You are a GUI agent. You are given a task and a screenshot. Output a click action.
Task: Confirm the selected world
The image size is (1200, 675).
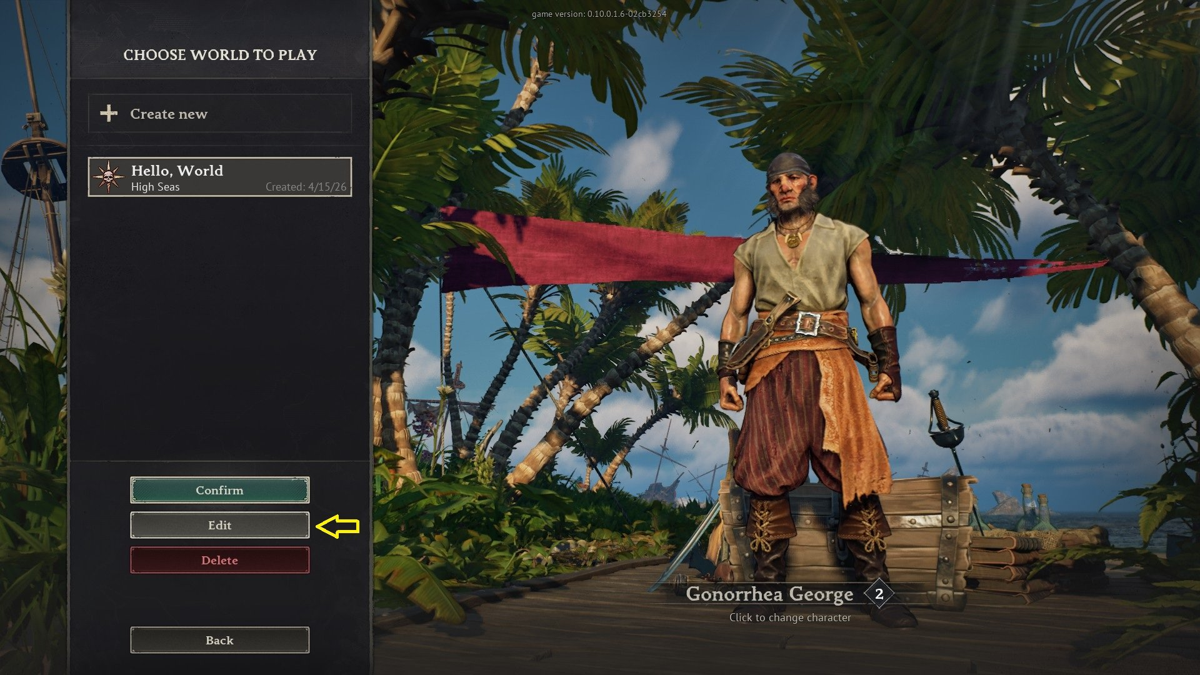click(219, 490)
